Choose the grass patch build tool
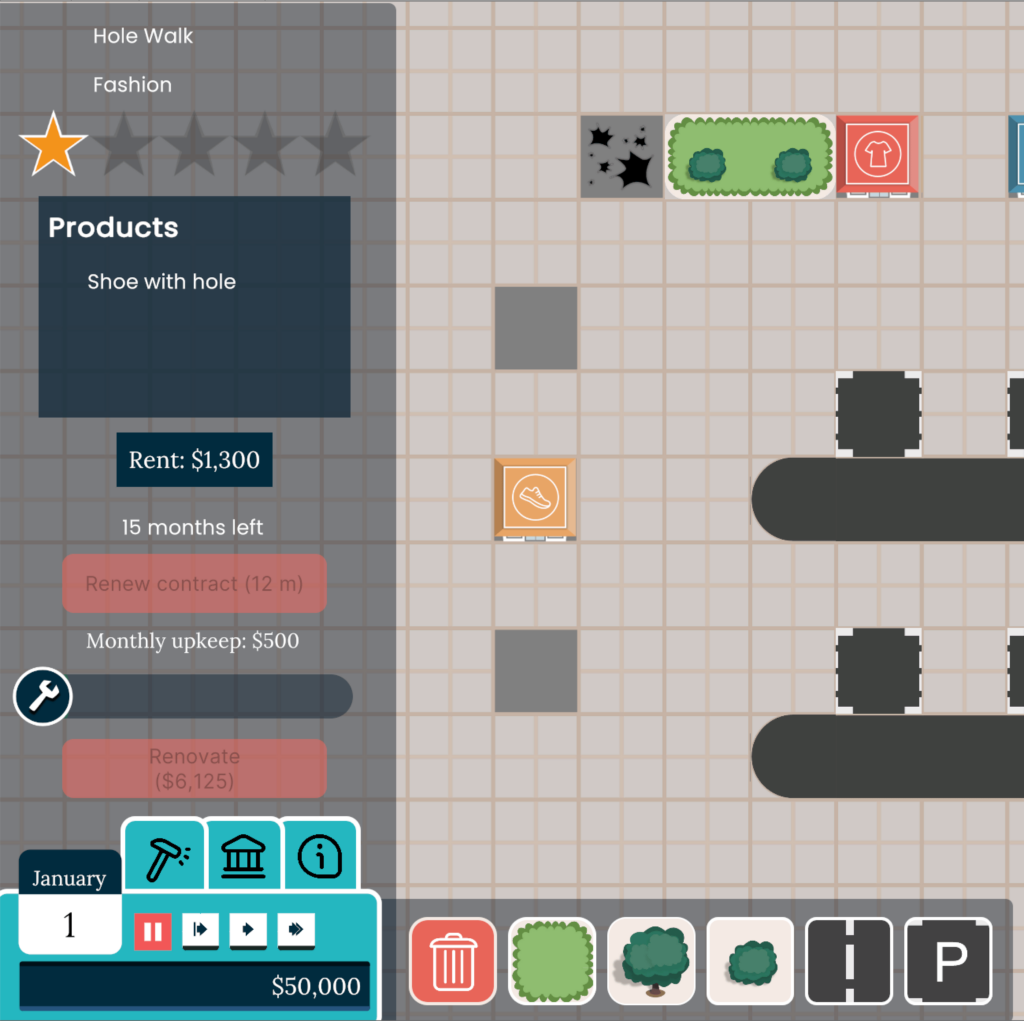This screenshot has height=1021, width=1024. pyautogui.click(x=552, y=961)
